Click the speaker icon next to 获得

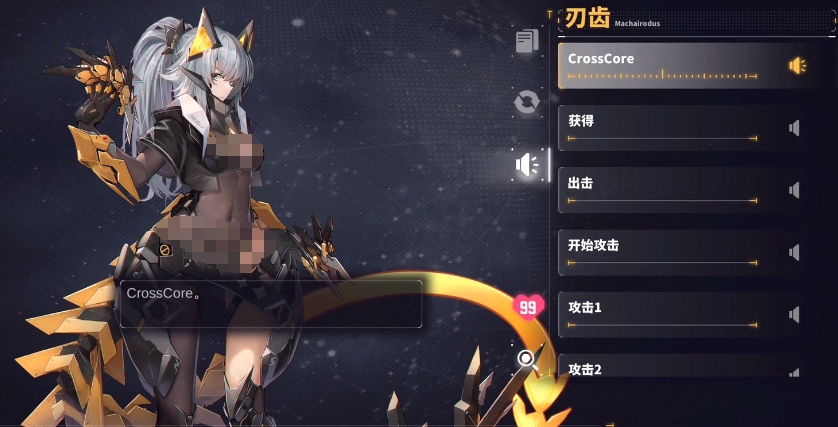click(x=795, y=128)
